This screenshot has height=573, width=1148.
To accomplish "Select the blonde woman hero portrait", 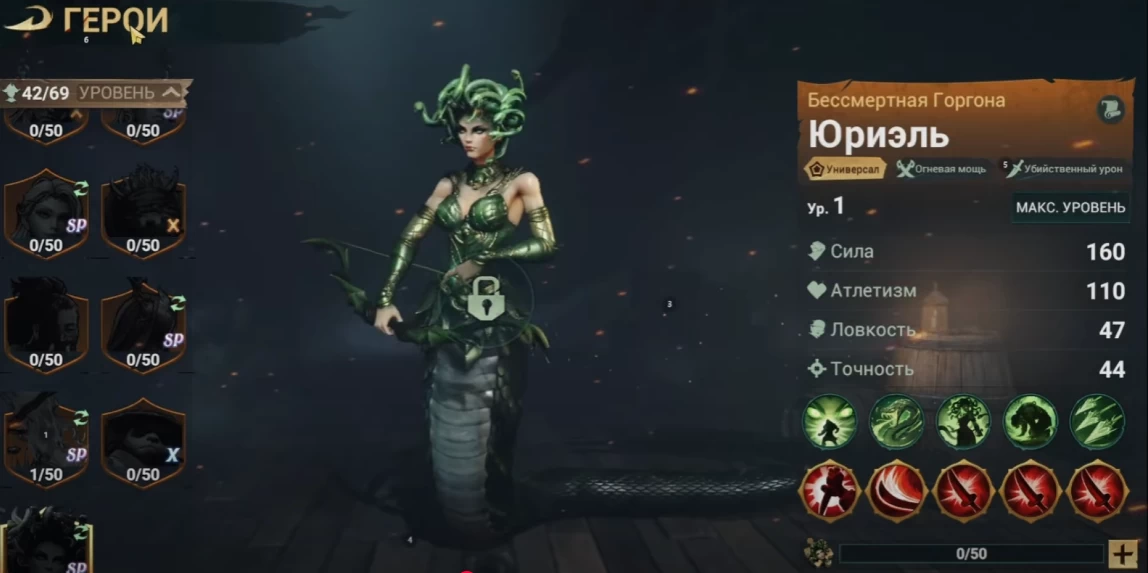I will 46,213.
